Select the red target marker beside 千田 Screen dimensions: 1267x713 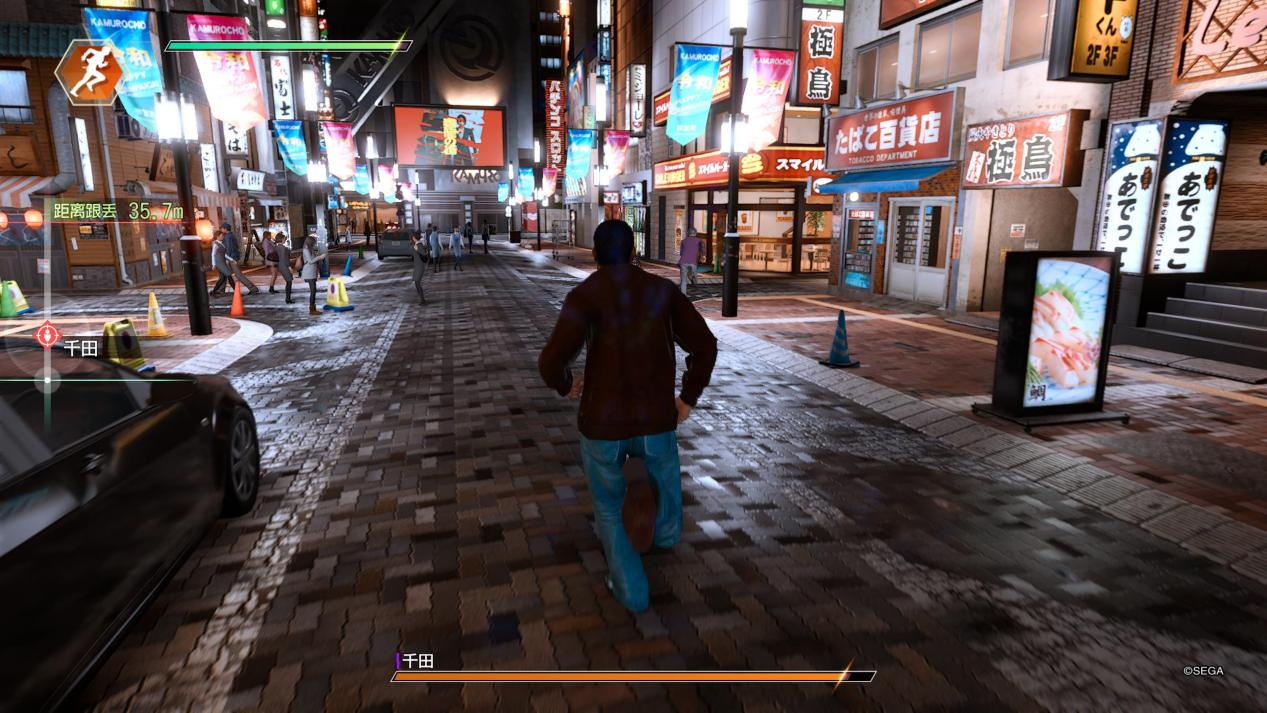47,336
